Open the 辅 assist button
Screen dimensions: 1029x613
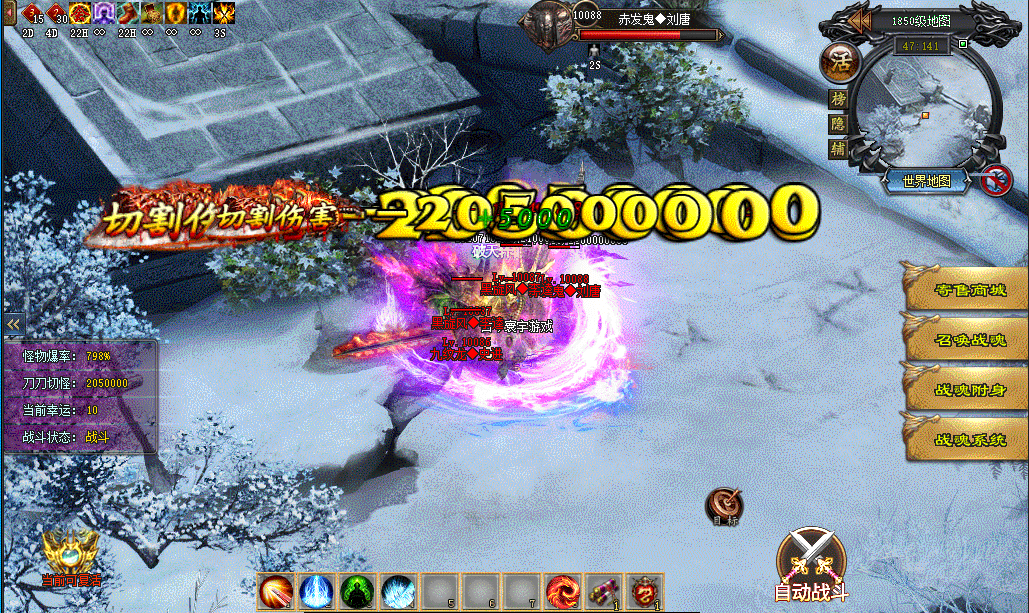[x=838, y=148]
